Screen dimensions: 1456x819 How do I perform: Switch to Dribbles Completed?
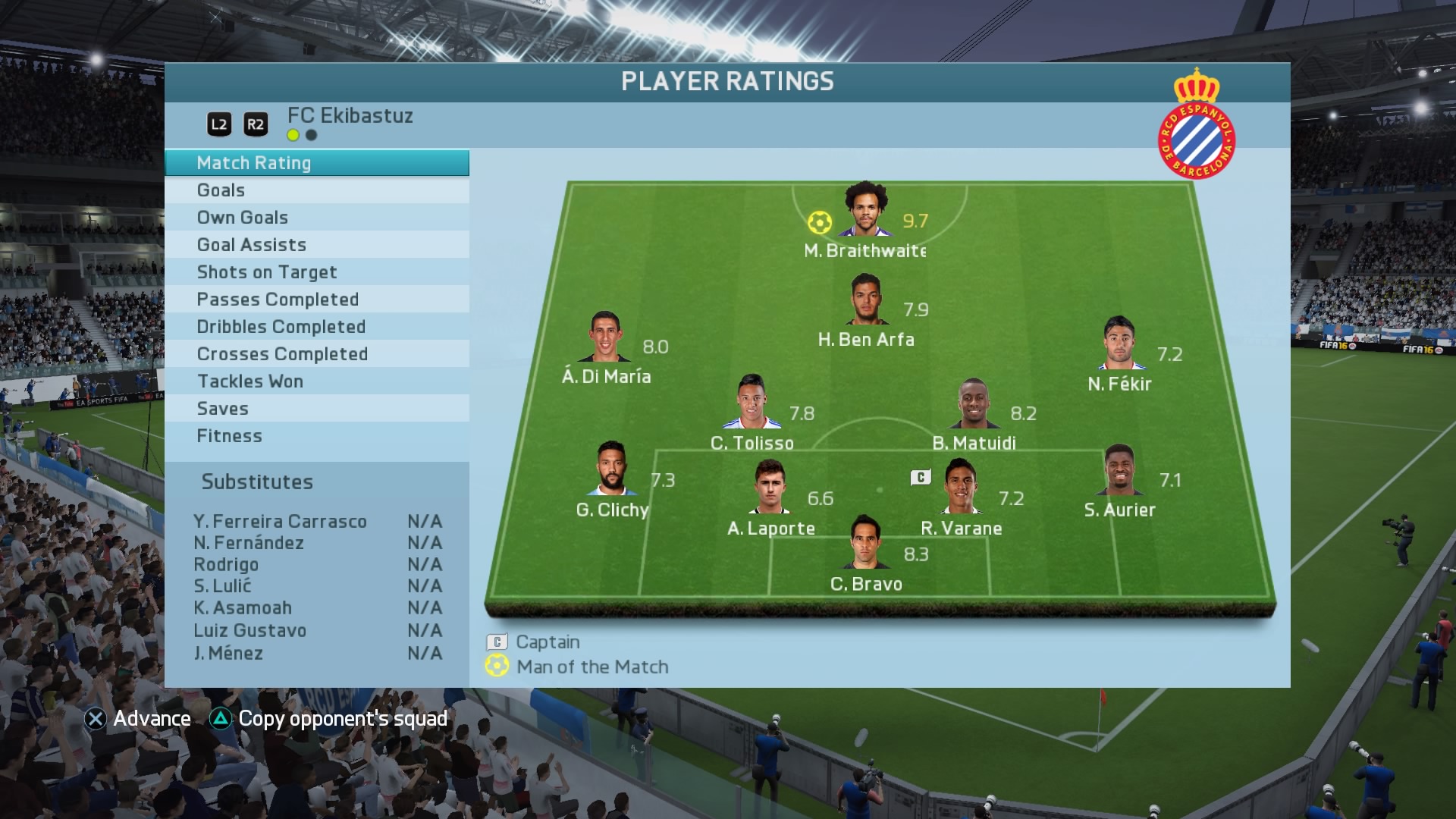click(x=316, y=327)
